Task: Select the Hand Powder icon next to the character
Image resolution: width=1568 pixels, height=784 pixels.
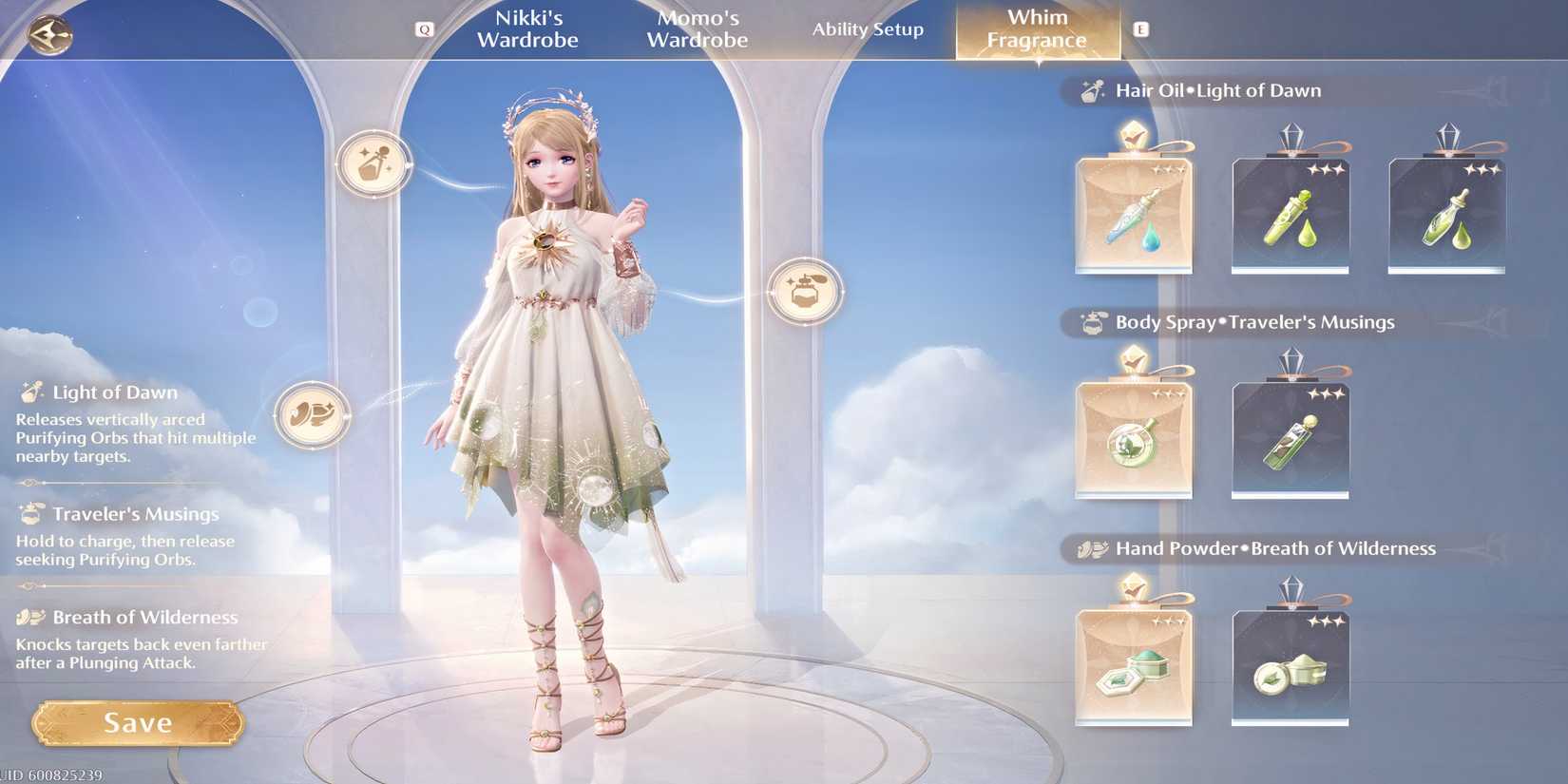Action: [x=311, y=414]
